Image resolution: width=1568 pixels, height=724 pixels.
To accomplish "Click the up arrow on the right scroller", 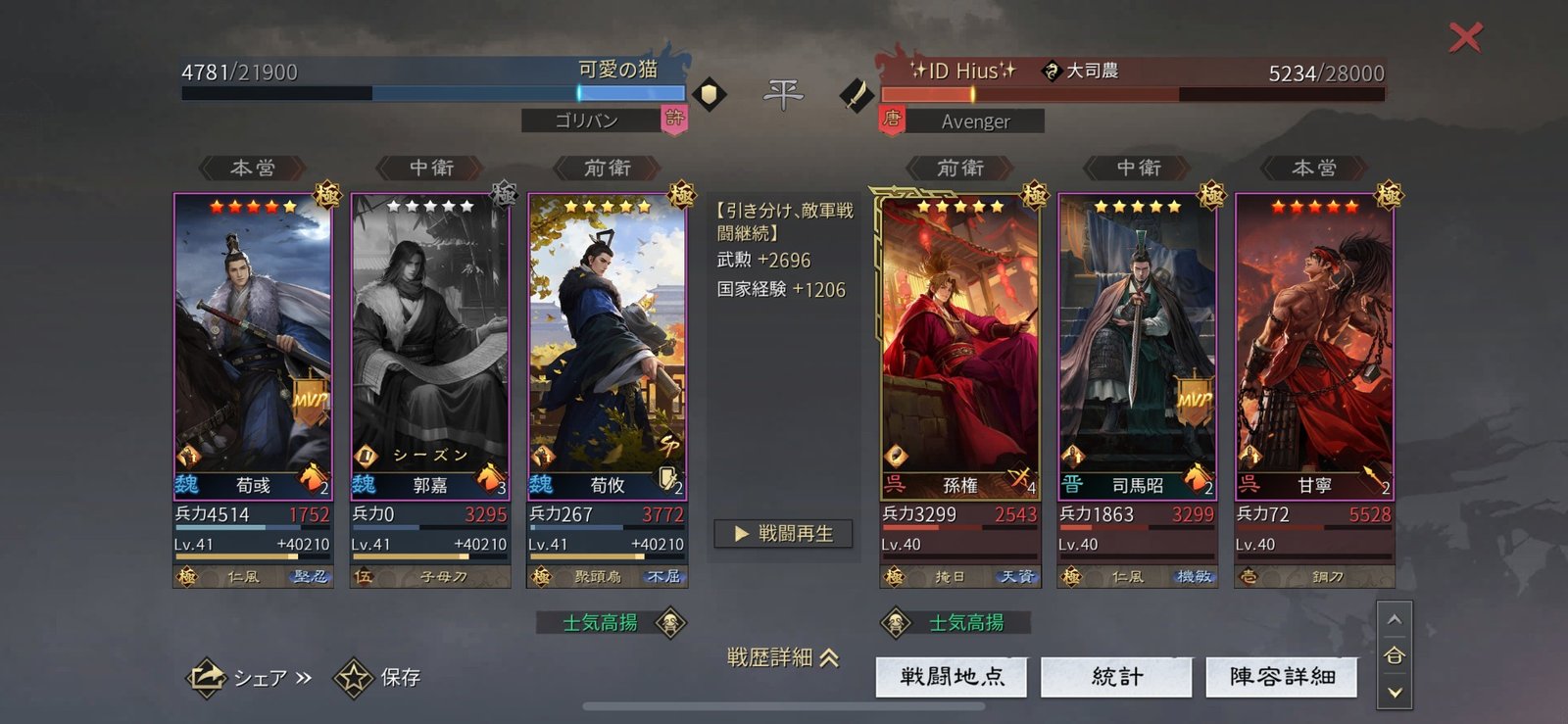I will click(1395, 620).
